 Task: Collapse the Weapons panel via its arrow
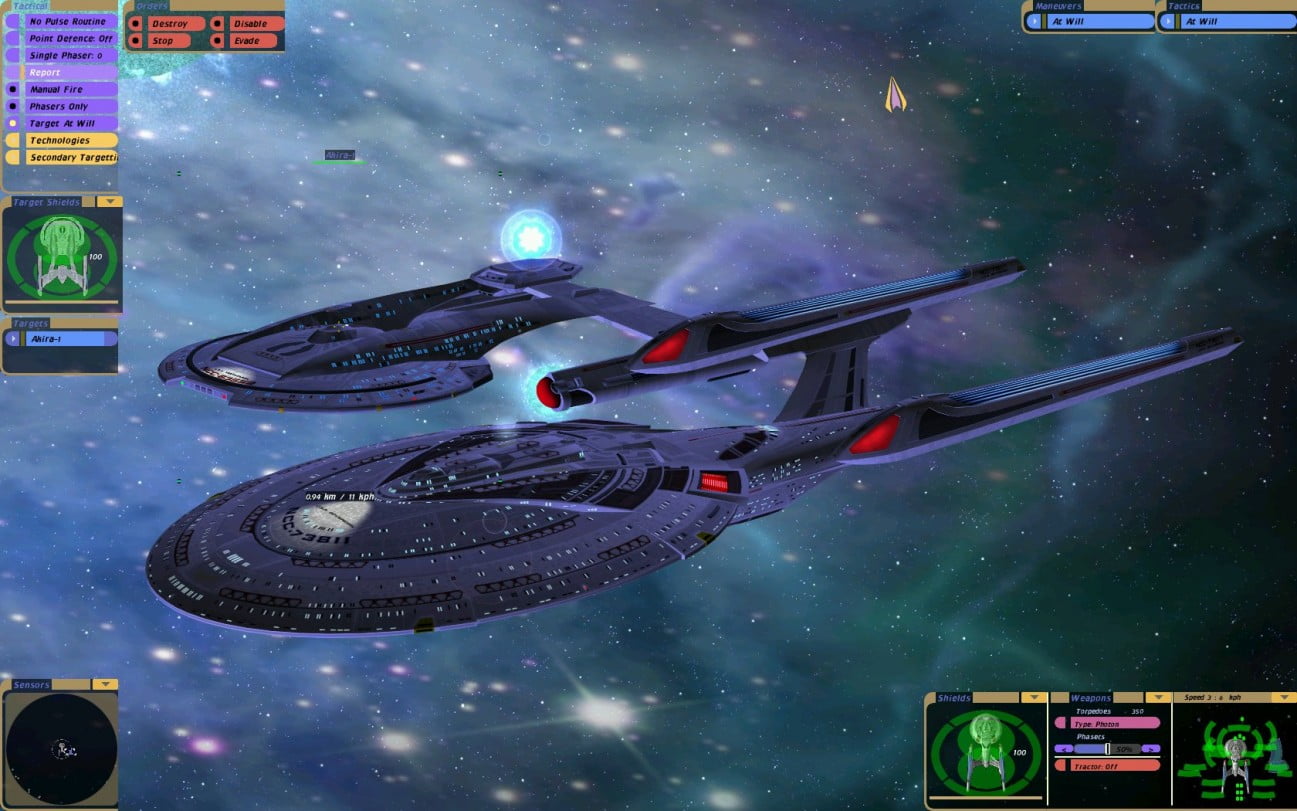[1159, 698]
